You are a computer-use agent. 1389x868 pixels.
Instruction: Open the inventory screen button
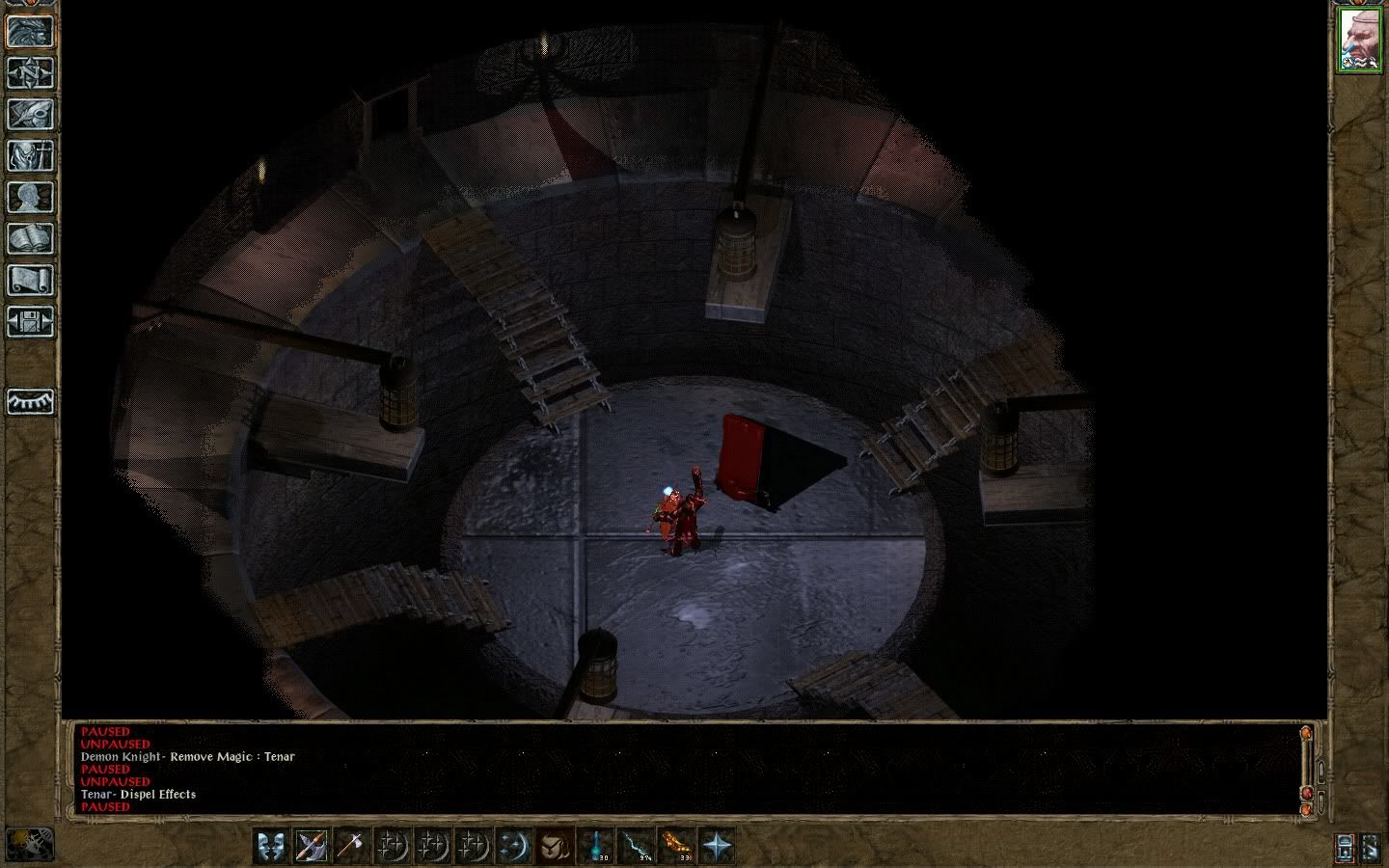pos(30,155)
